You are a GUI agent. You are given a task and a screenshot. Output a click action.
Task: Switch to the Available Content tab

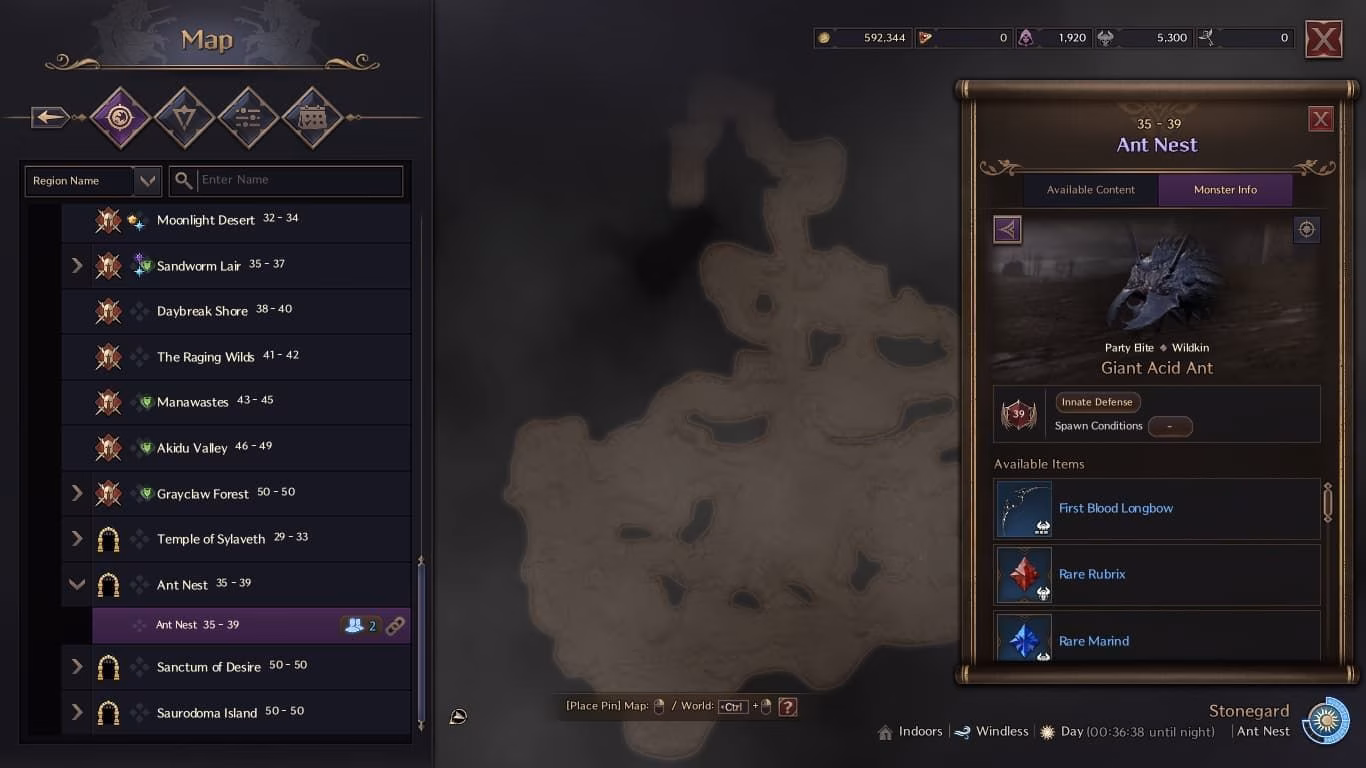[1091, 189]
